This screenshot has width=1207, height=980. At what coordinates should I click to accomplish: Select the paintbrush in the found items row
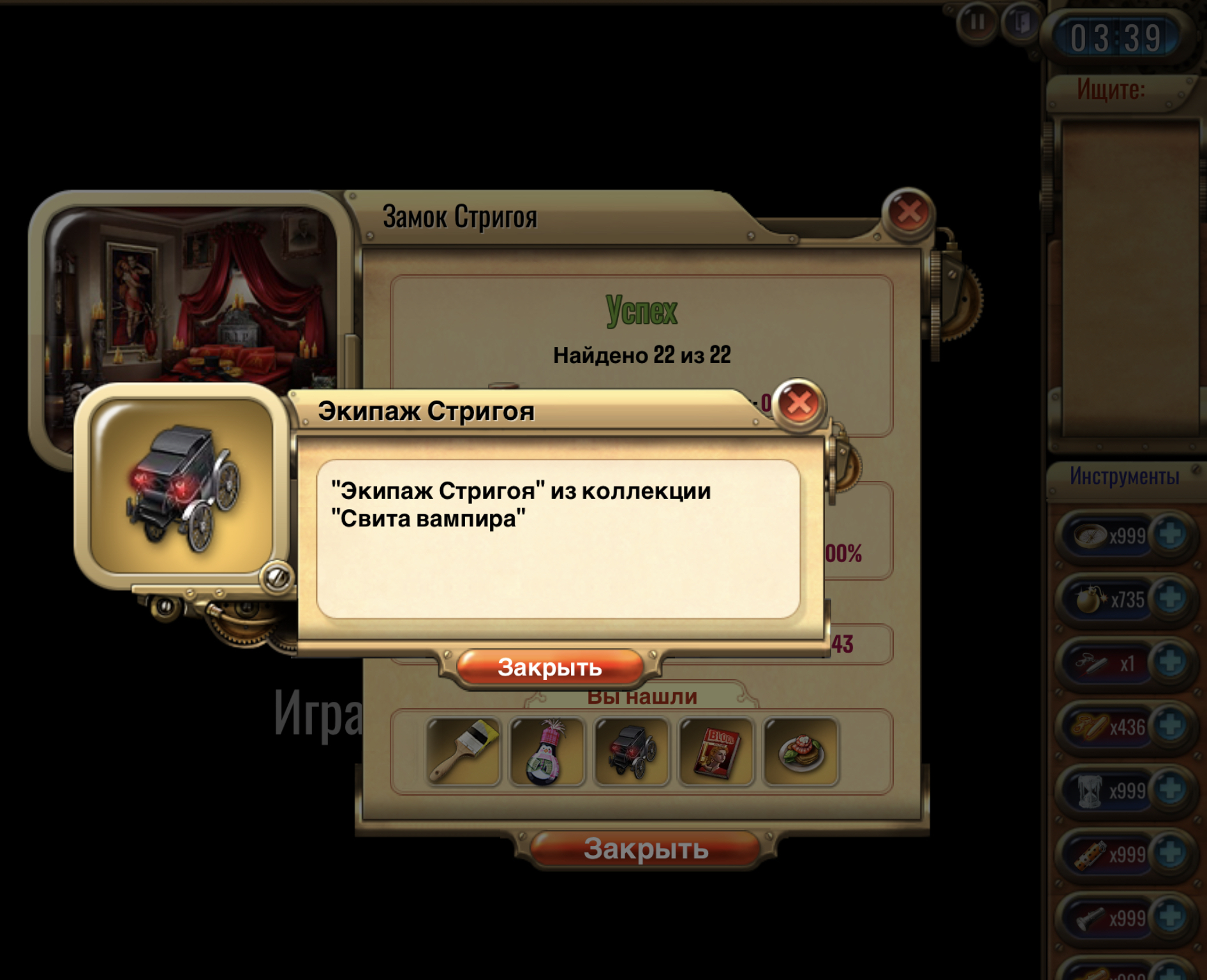(x=464, y=751)
